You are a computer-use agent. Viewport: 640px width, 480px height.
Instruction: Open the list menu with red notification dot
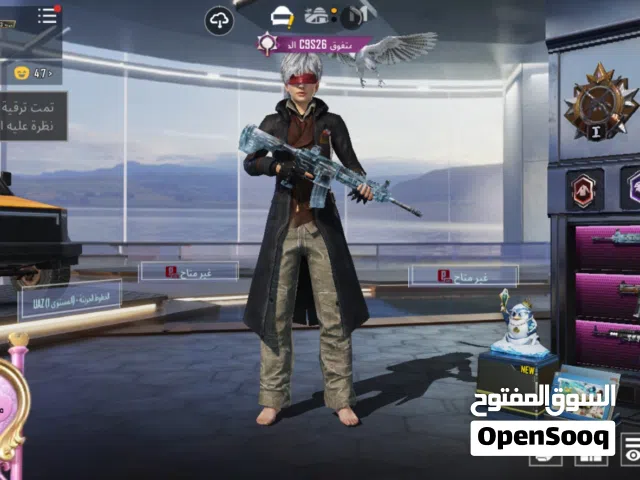(48, 15)
